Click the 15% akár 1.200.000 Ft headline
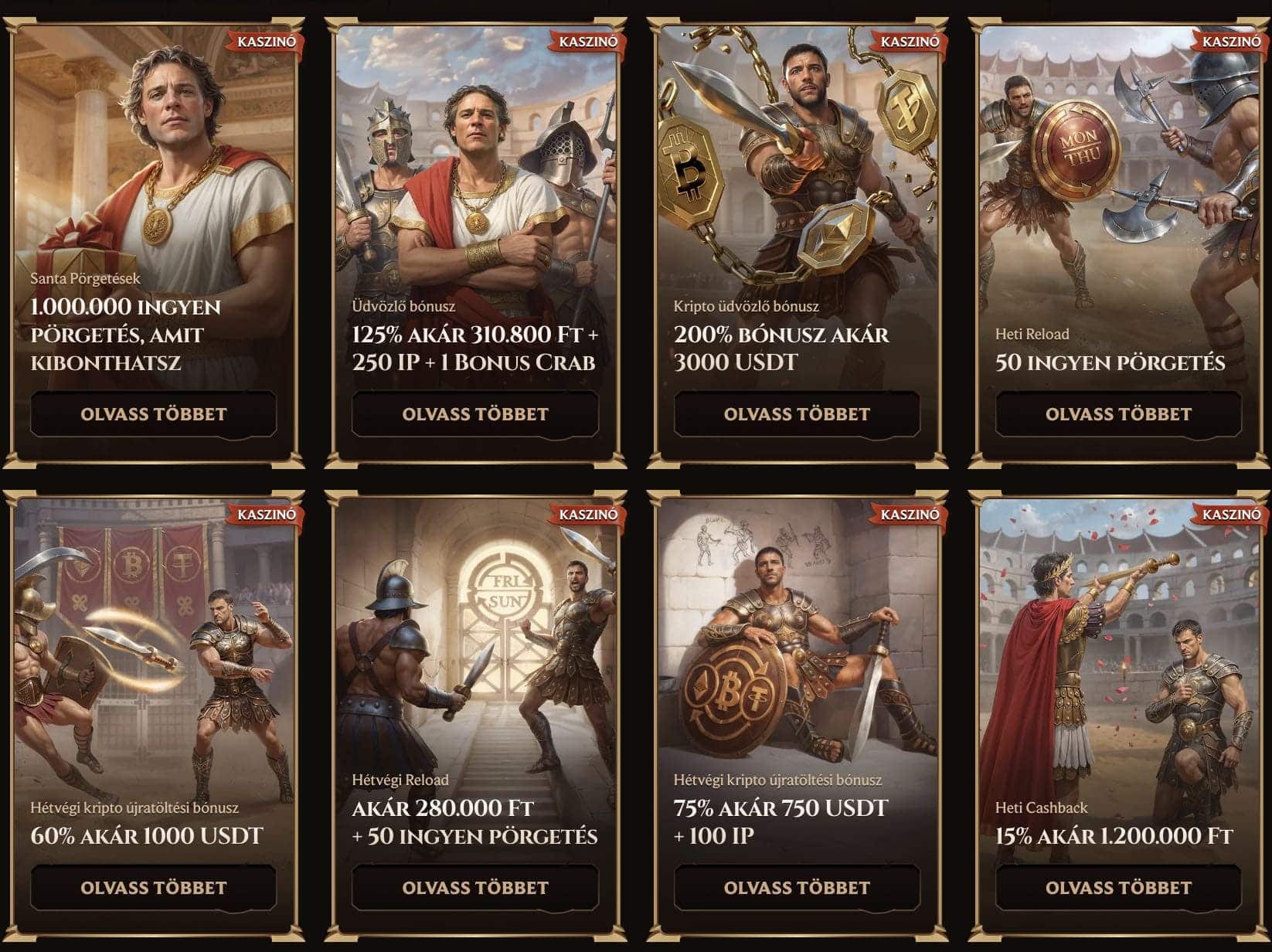 click(1114, 836)
